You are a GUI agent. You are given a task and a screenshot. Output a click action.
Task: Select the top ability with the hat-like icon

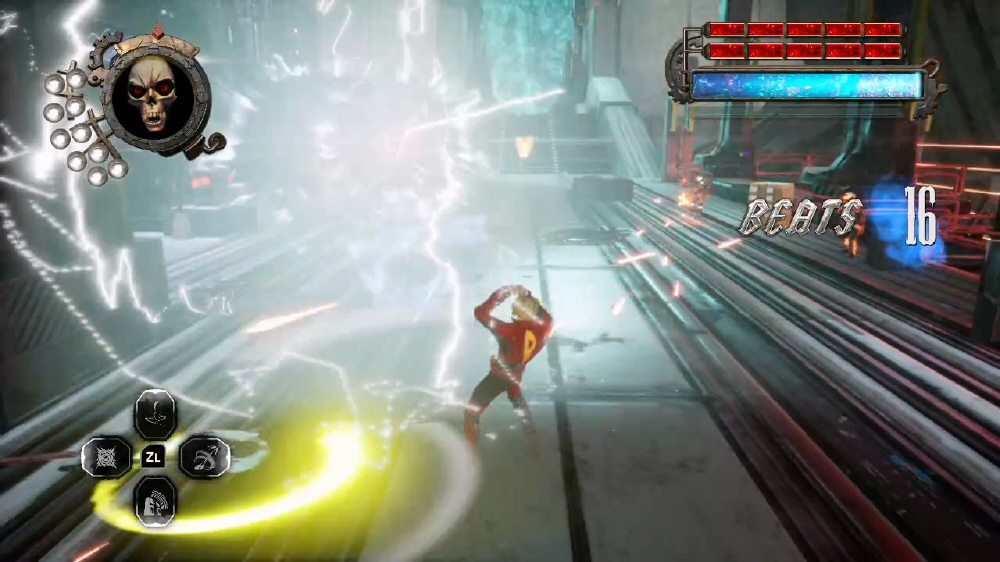click(155, 412)
